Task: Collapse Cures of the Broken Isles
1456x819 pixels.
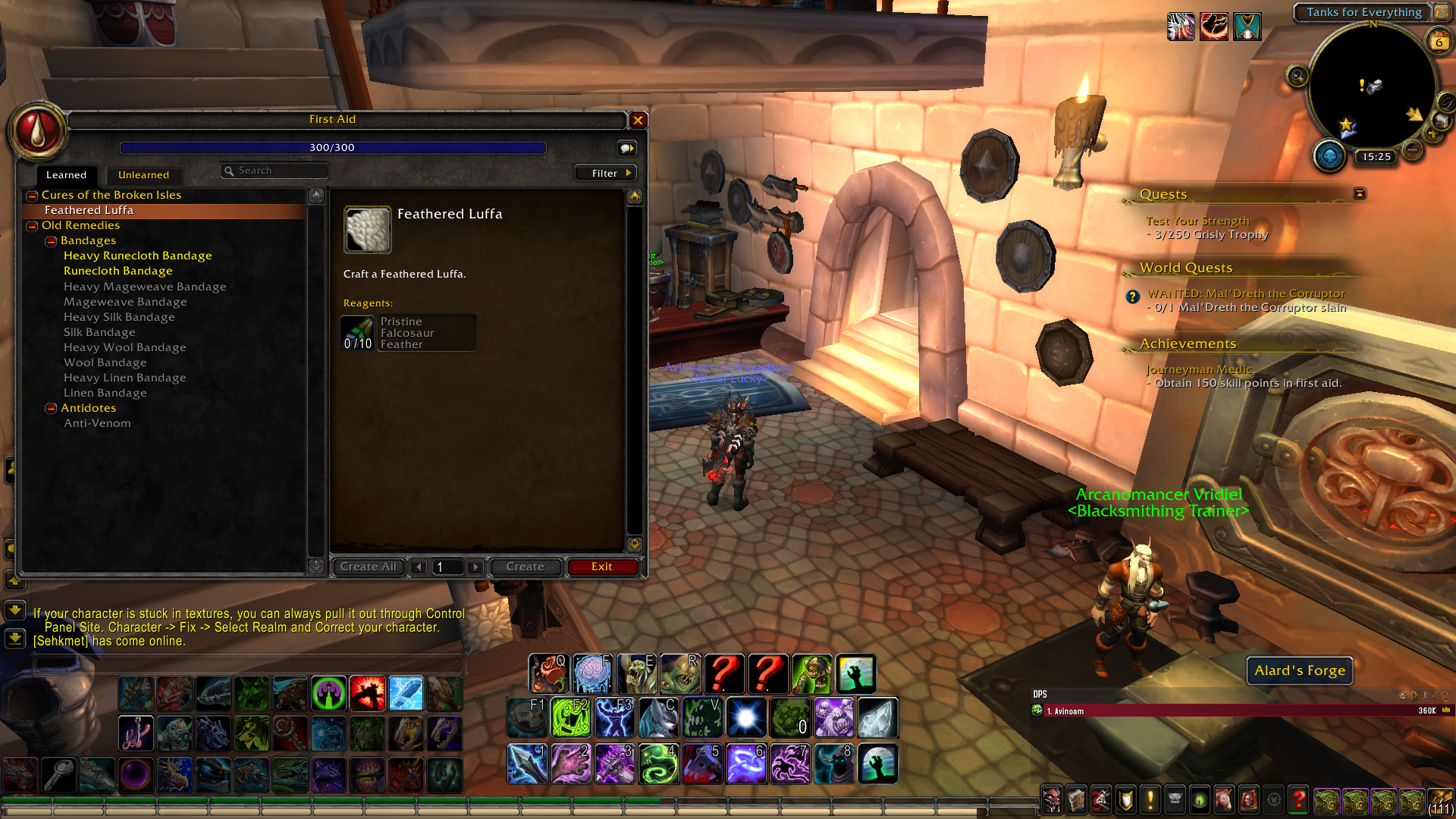Action: point(32,196)
